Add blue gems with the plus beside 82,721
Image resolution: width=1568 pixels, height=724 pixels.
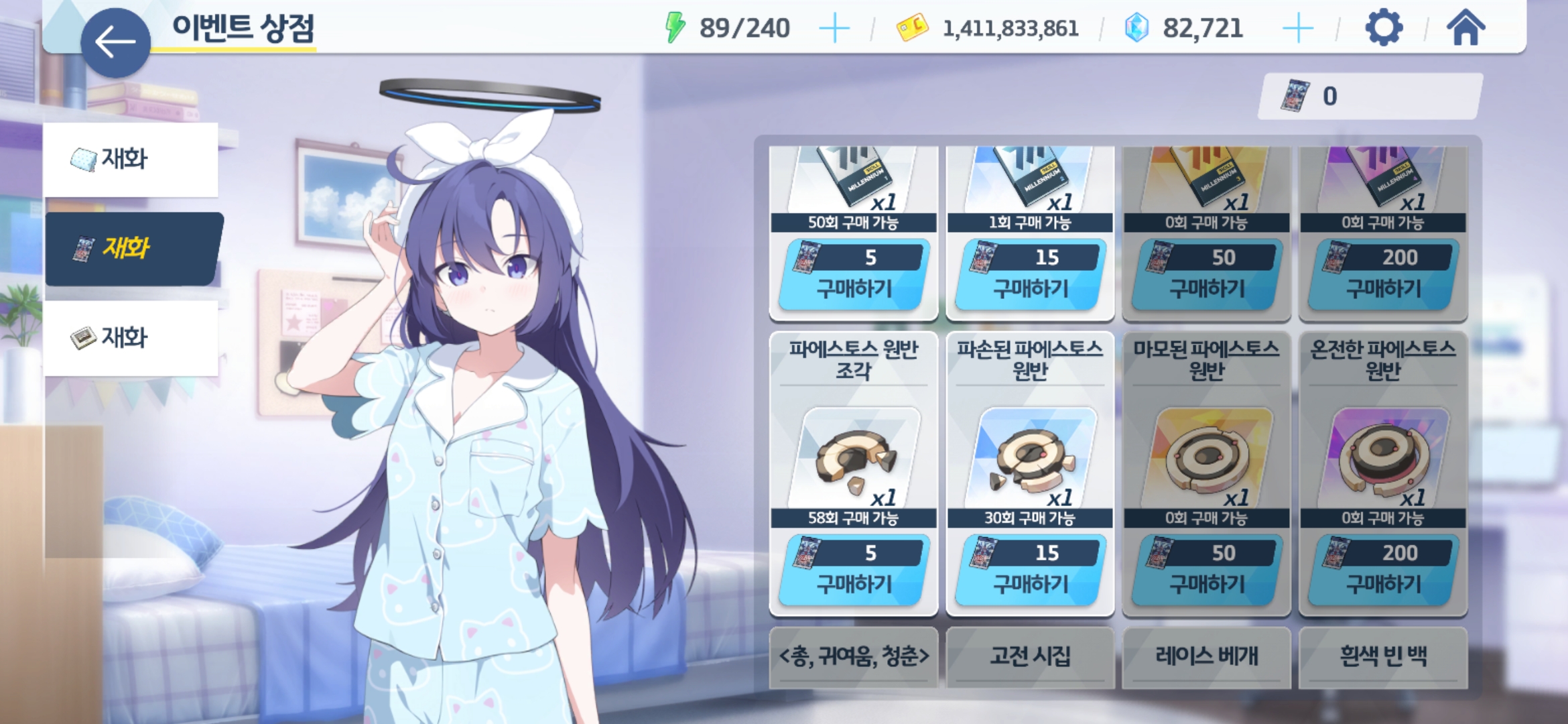pos(1298,29)
